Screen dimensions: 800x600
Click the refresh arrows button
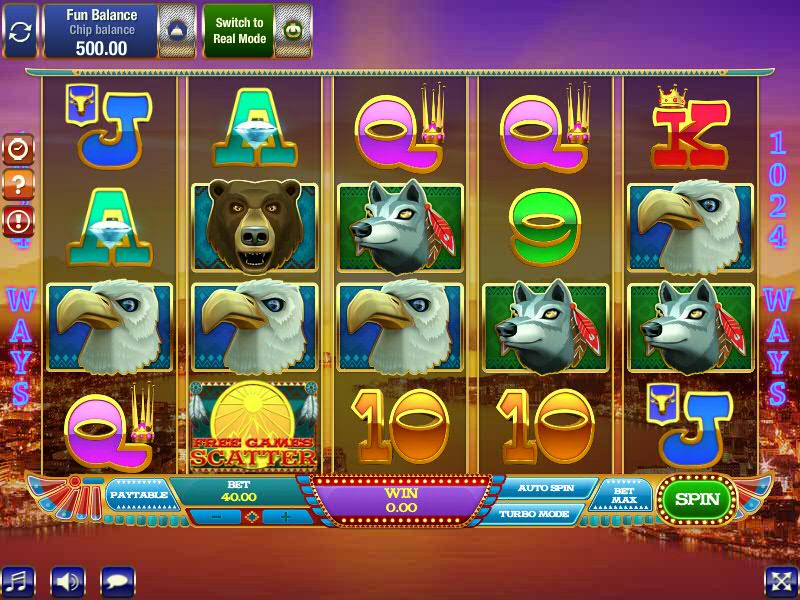pos(20,31)
